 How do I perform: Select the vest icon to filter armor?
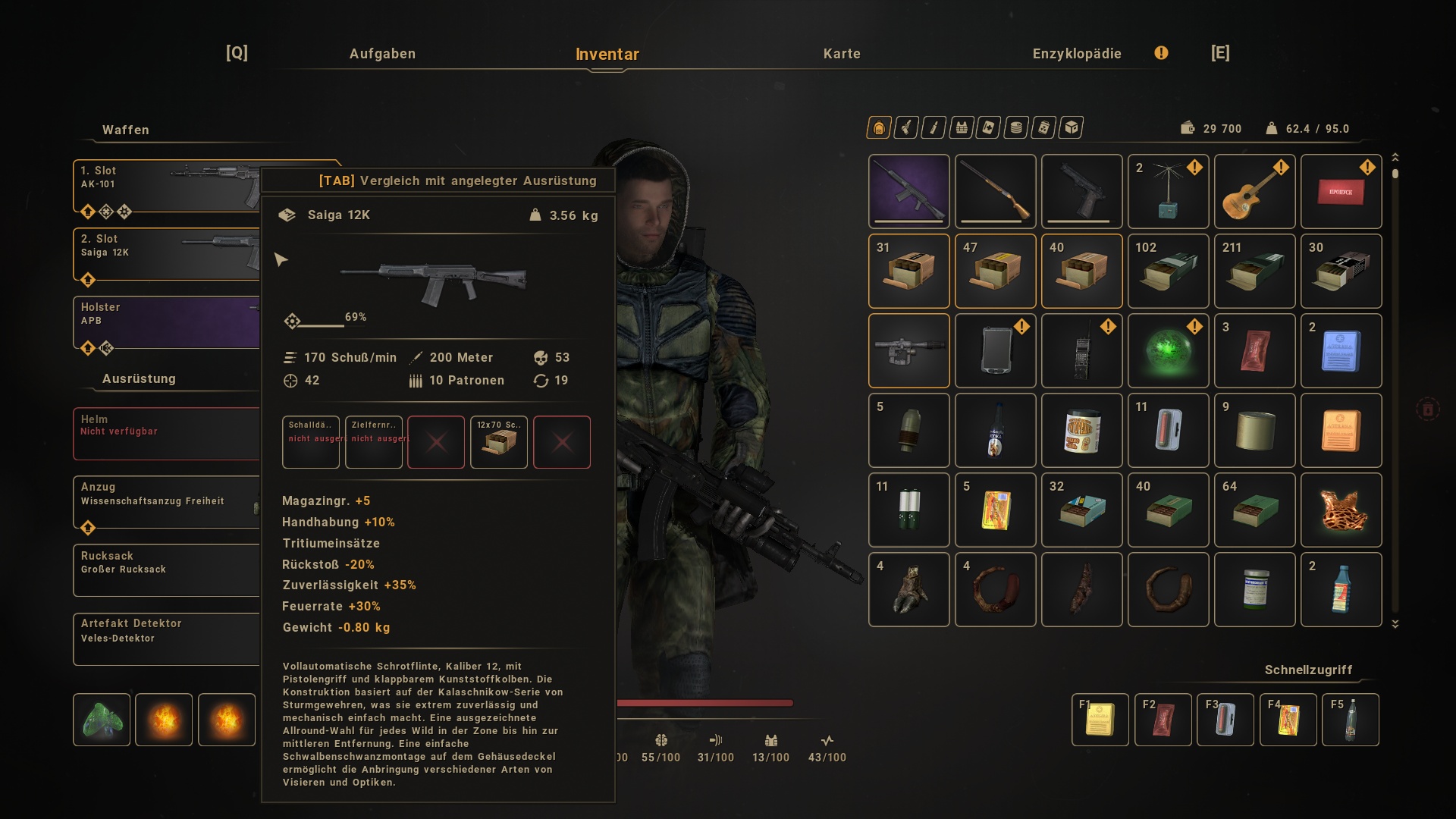click(x=961, y=127)
